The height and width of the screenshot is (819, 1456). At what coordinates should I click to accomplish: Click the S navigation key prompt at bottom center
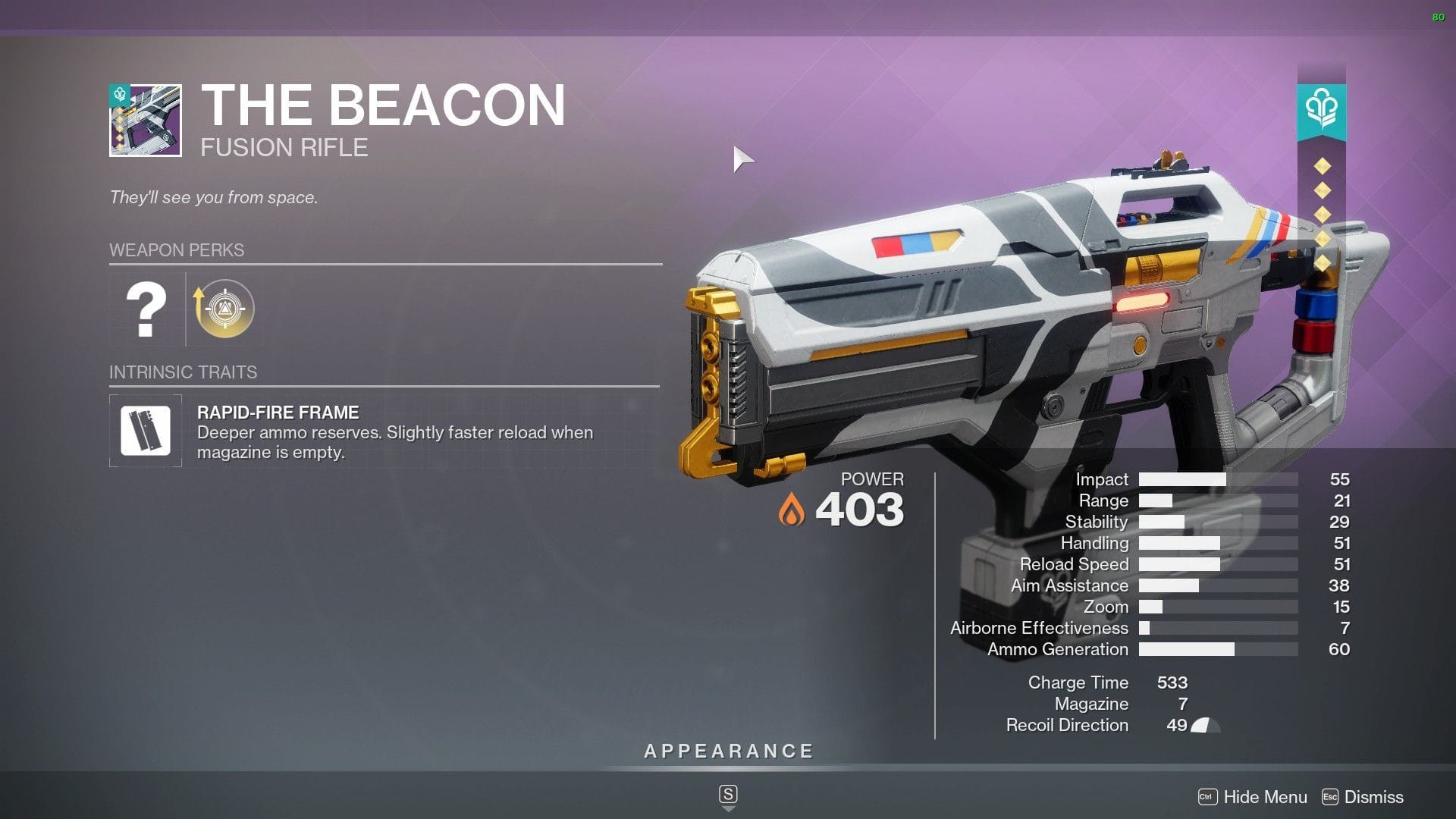pos(728,794)
